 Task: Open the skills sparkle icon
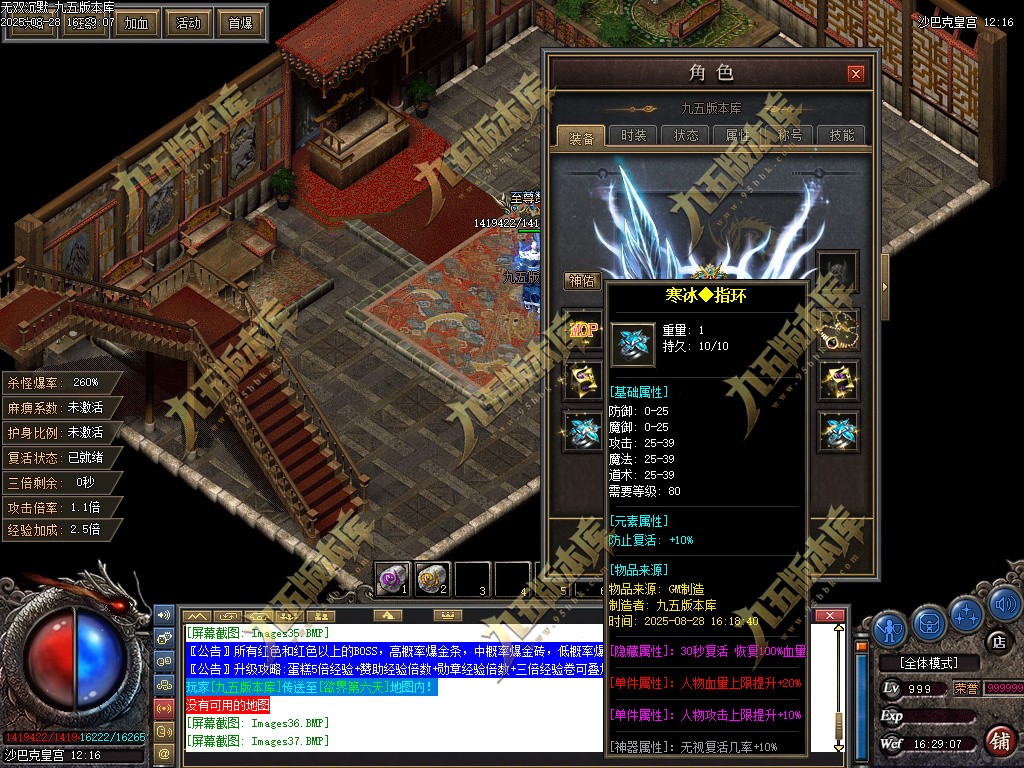[x=966, y=613]
